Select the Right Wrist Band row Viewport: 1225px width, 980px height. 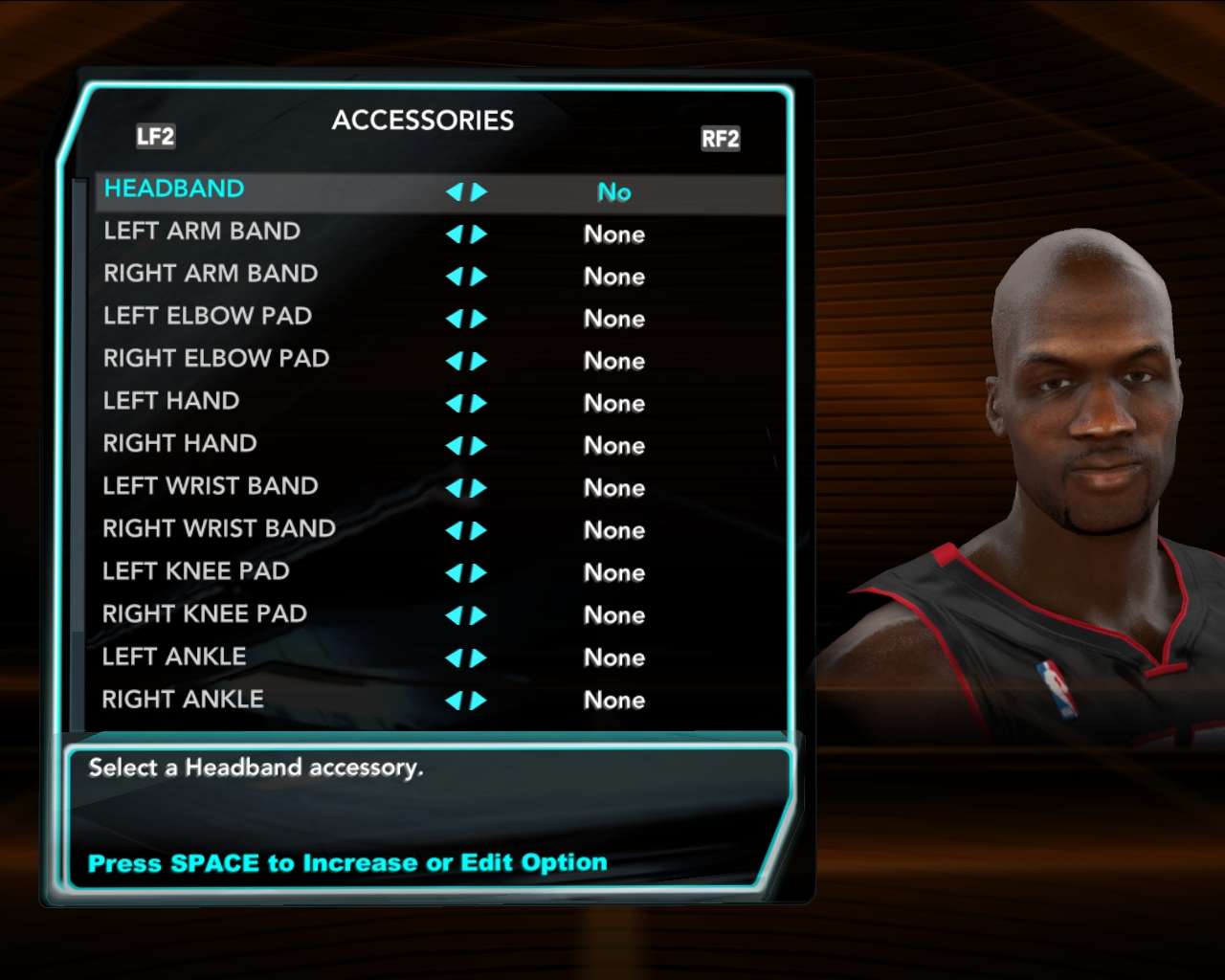coord(219,528)
